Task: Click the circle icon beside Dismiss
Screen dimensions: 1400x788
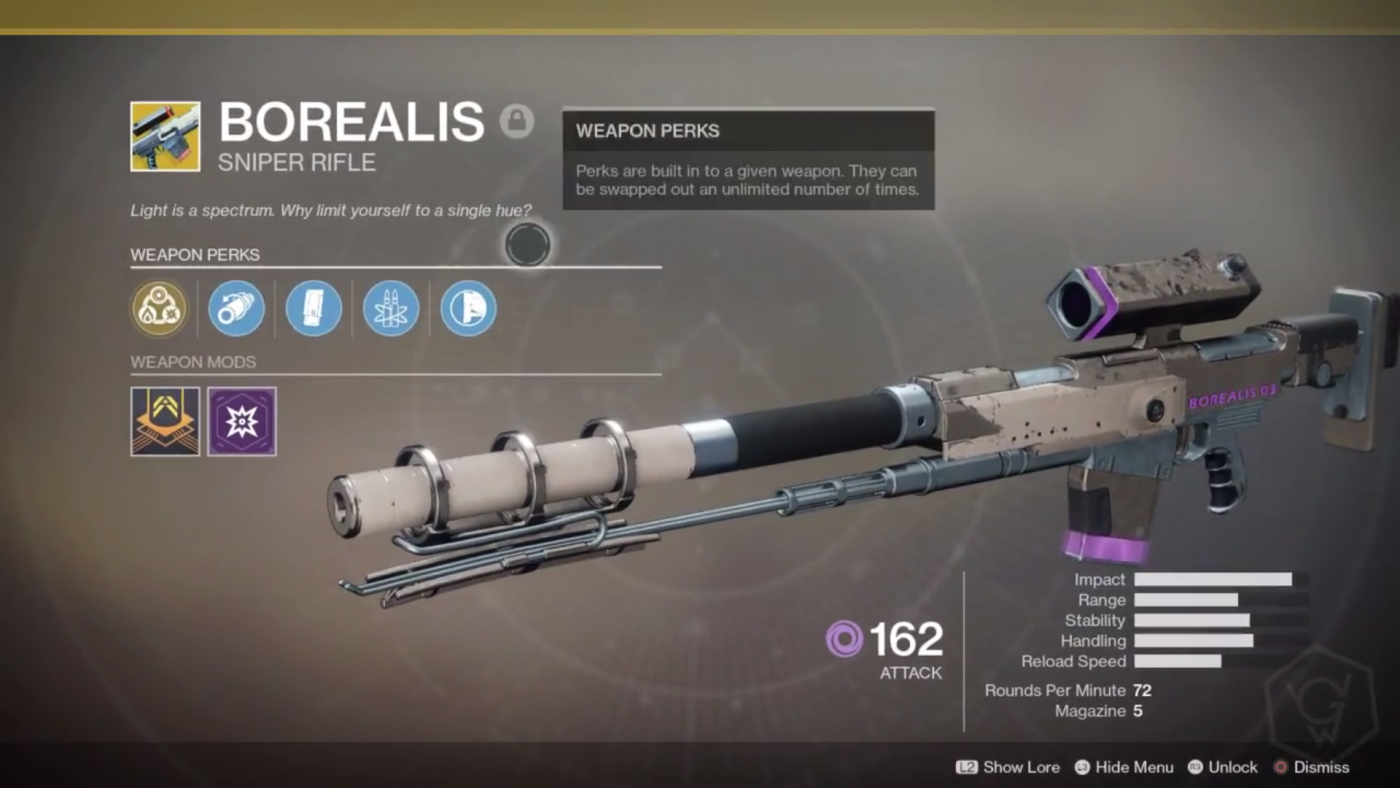Action: pos(1281,767)
